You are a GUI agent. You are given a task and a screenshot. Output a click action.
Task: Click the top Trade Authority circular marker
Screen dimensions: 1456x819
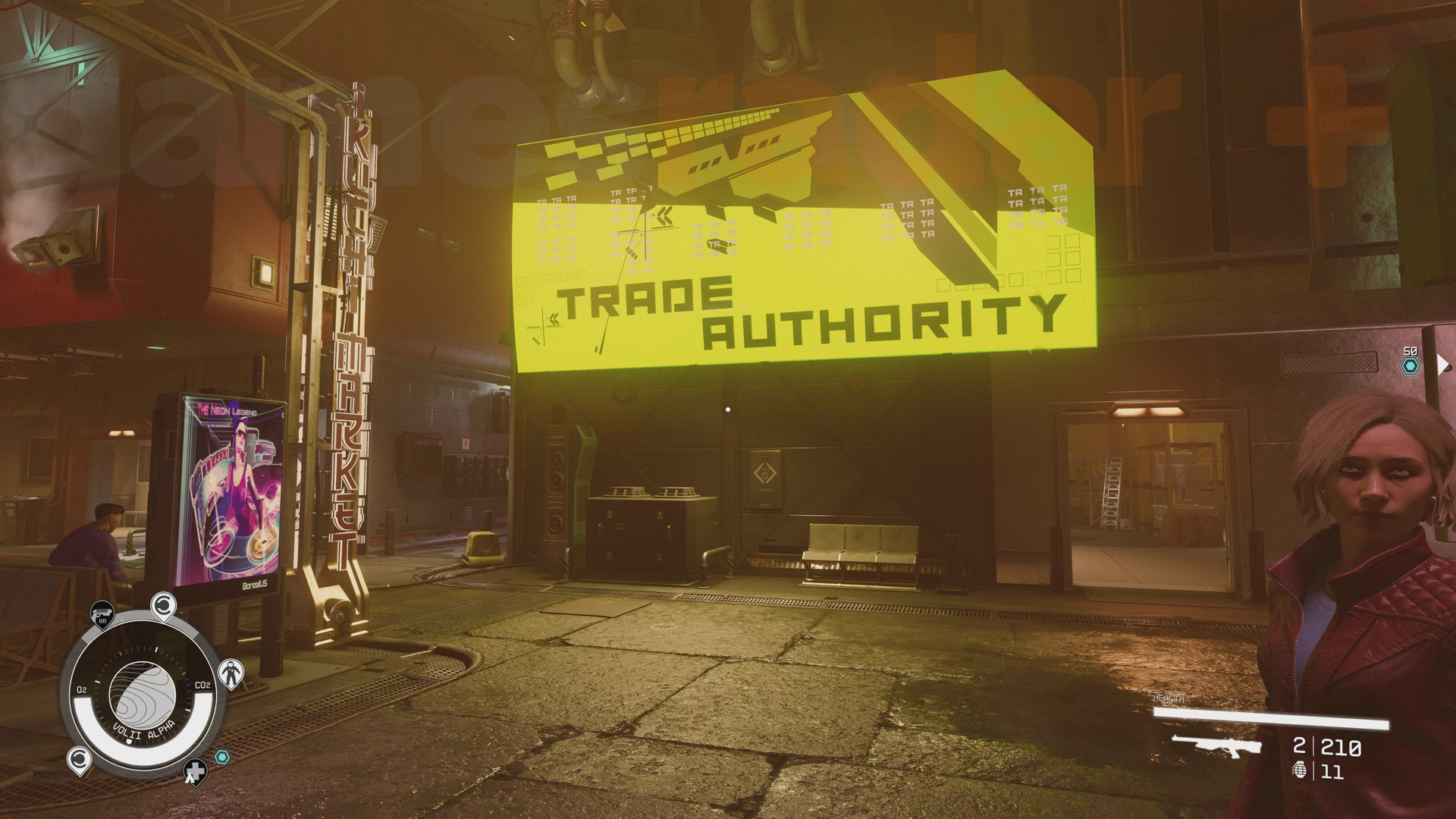[164, 607]
